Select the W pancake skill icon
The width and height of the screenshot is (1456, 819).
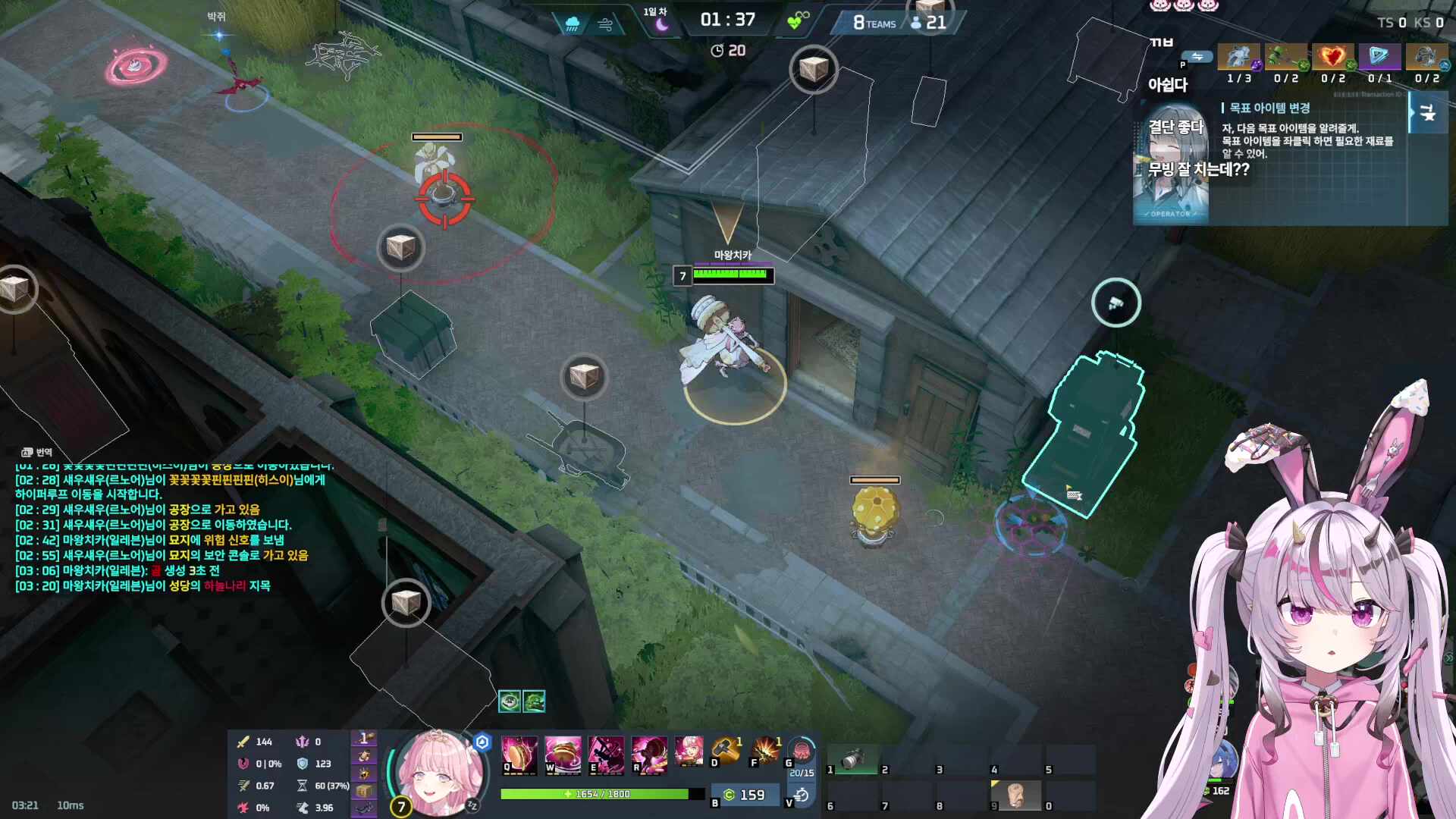tap(561, 755)
